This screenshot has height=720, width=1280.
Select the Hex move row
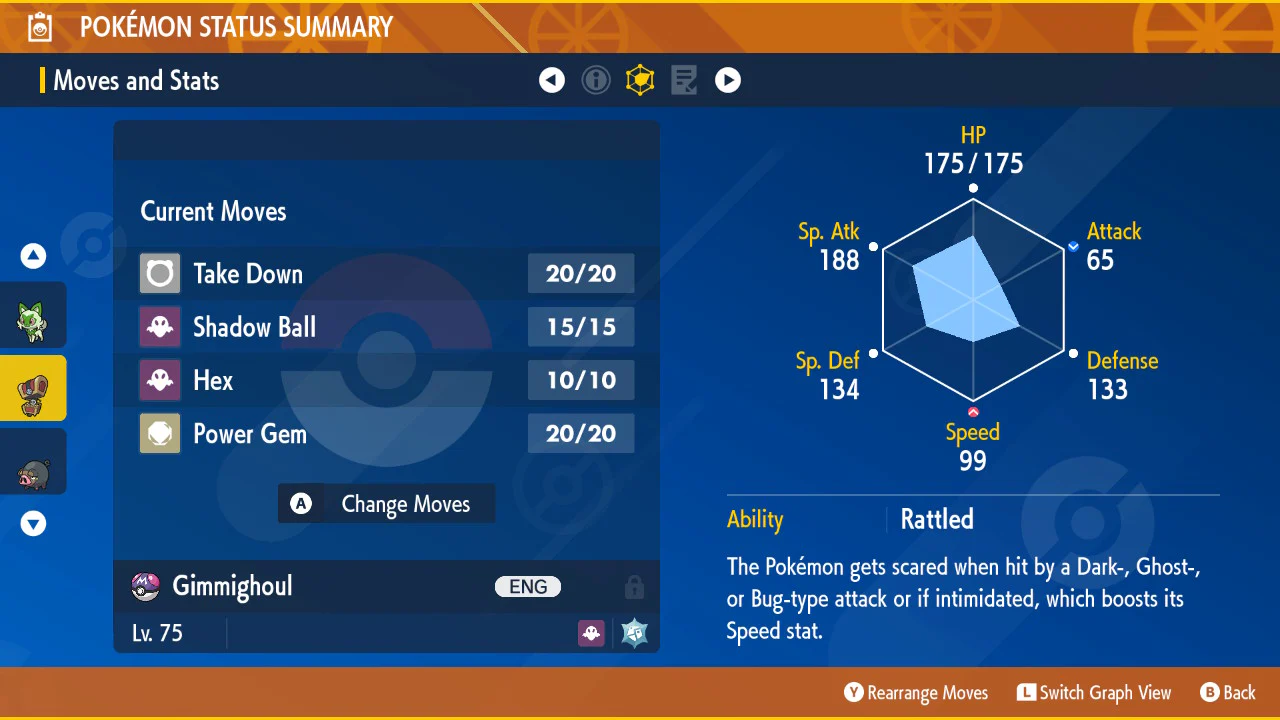coord(386,380)
